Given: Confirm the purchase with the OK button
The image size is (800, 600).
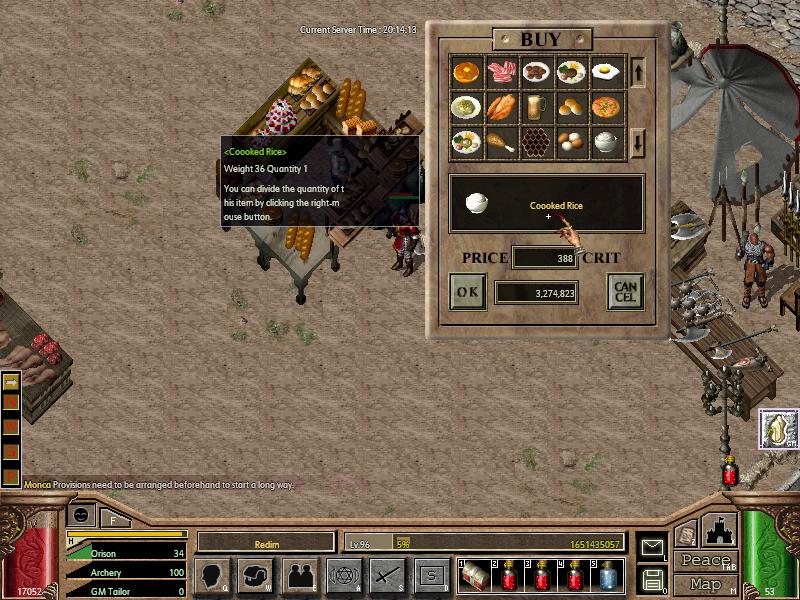Looking at the screenshot, I should 467,292.
